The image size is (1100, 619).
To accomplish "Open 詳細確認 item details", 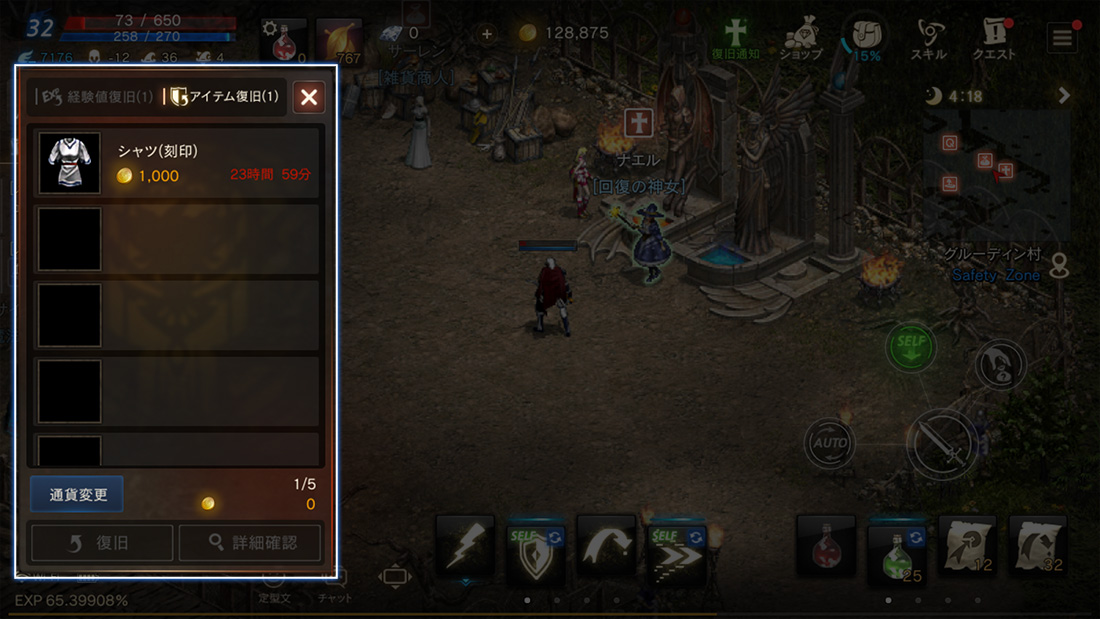I will point(251,543).
